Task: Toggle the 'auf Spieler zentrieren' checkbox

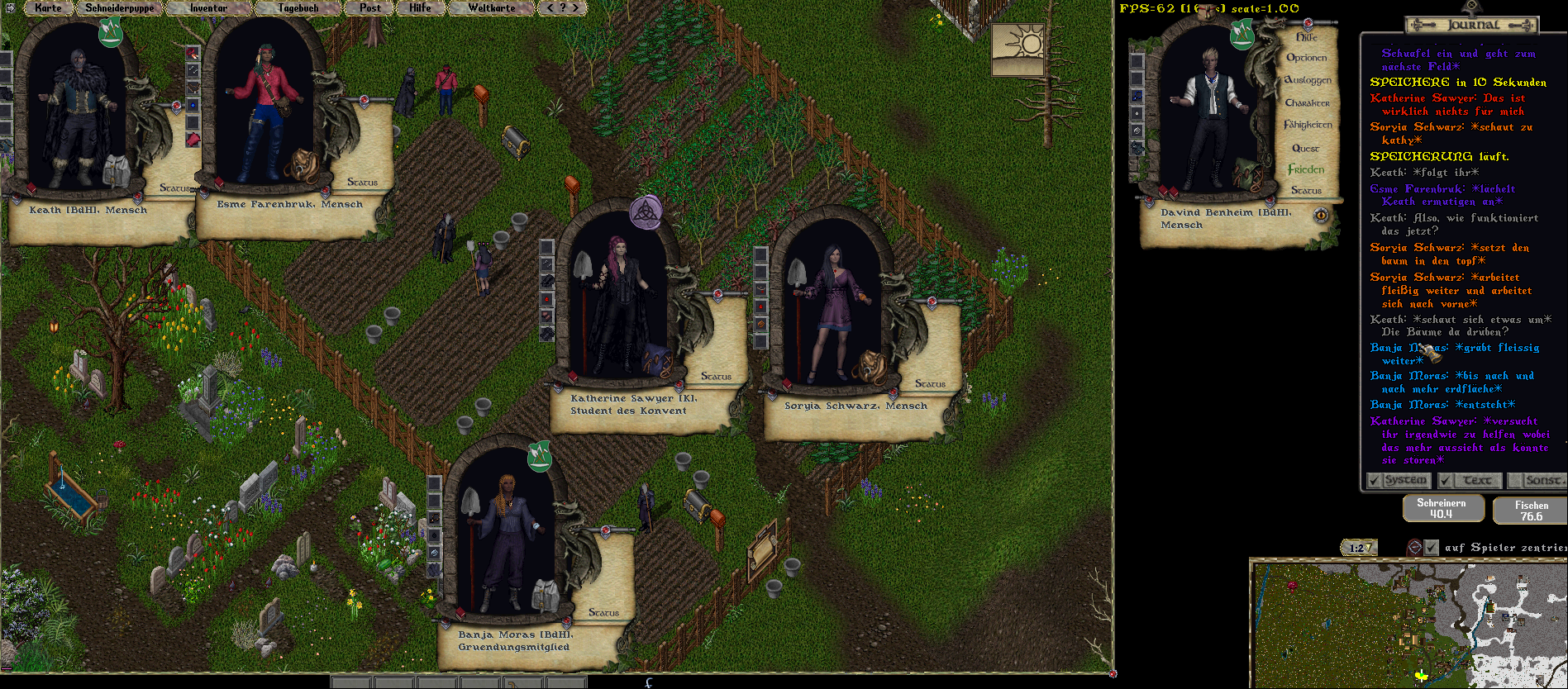Action: click(1432, 547)
